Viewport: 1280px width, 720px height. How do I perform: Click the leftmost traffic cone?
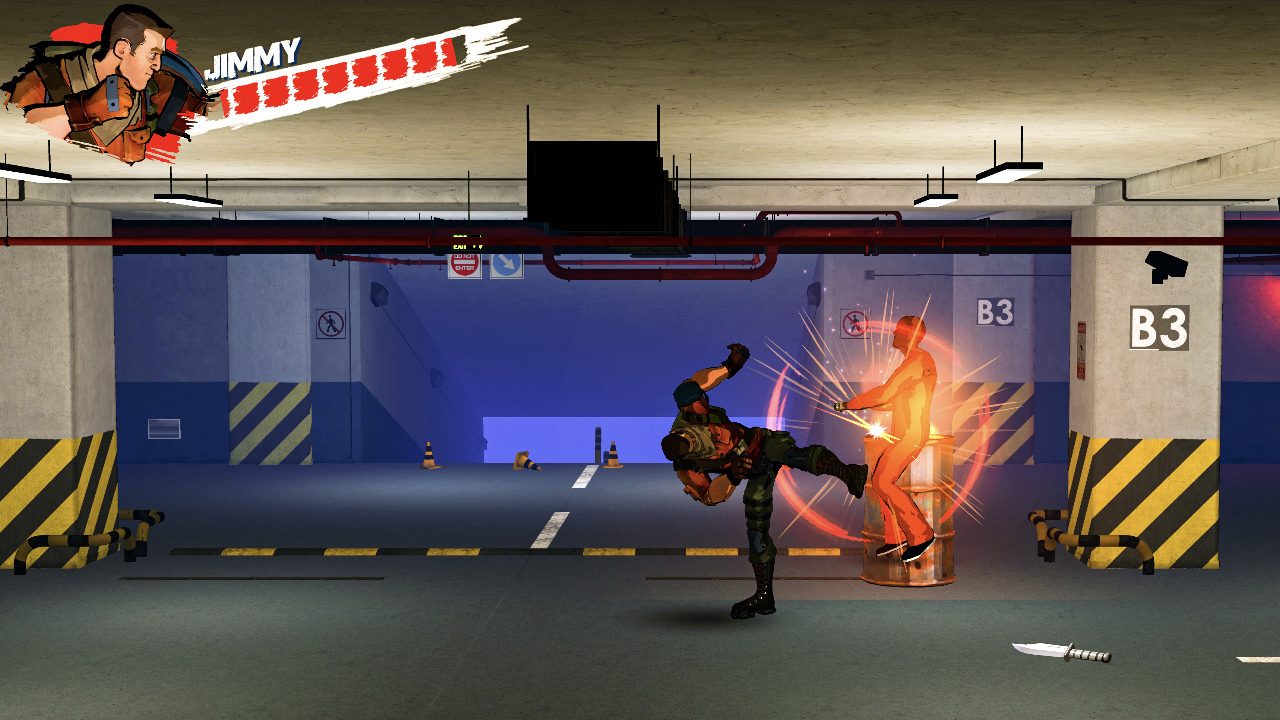pos(430,455)
